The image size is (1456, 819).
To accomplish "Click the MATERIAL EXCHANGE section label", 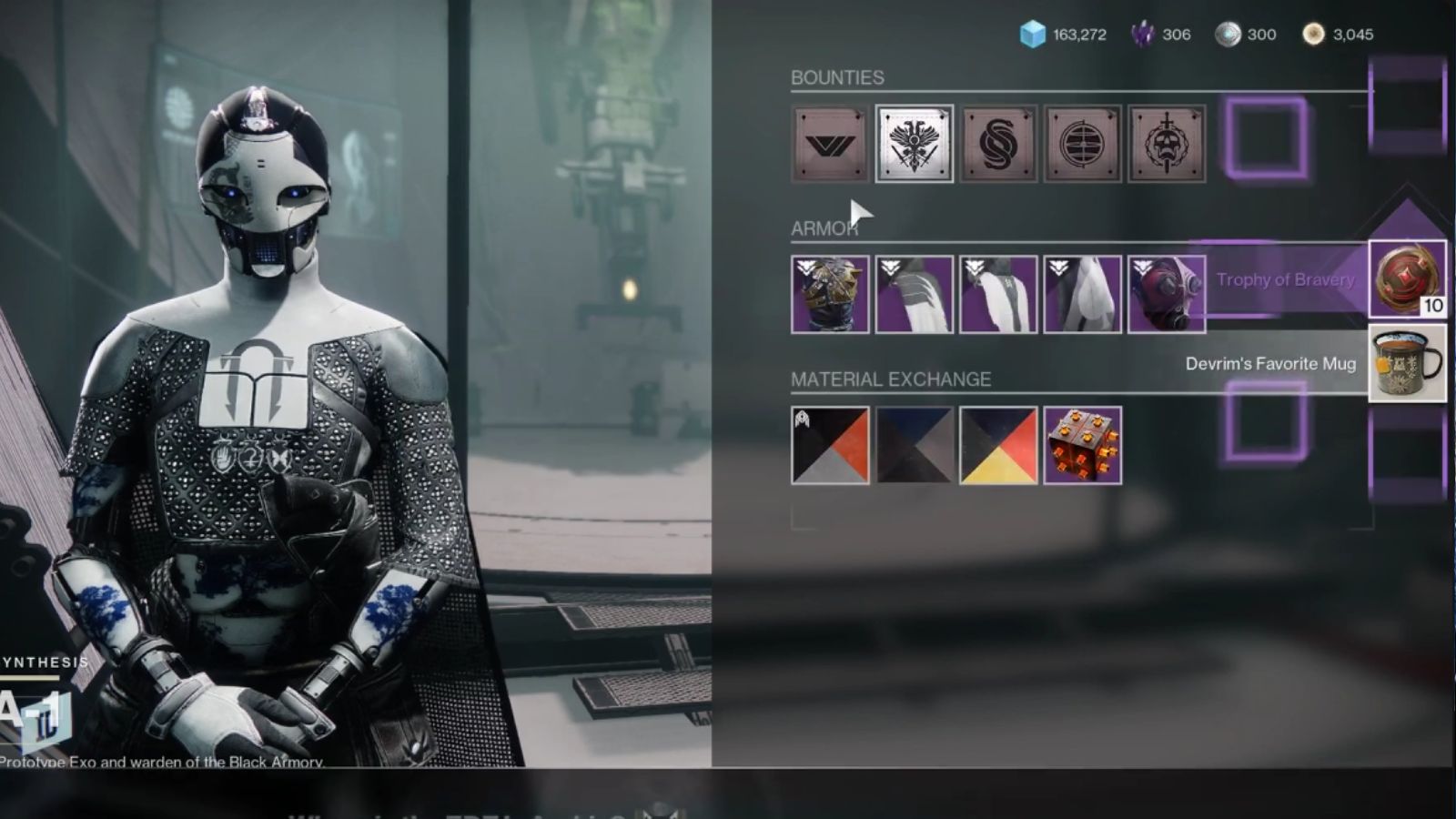I will [893, 379].
